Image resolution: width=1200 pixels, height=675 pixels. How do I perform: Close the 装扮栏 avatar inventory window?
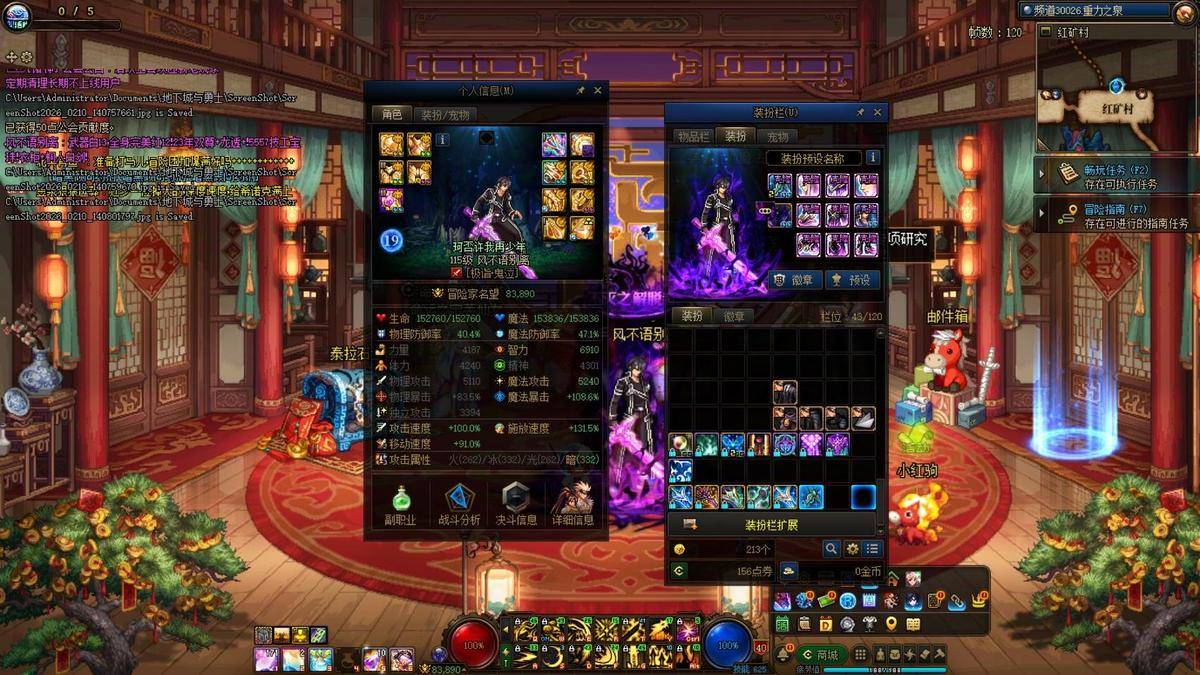(x=877, y=112)
